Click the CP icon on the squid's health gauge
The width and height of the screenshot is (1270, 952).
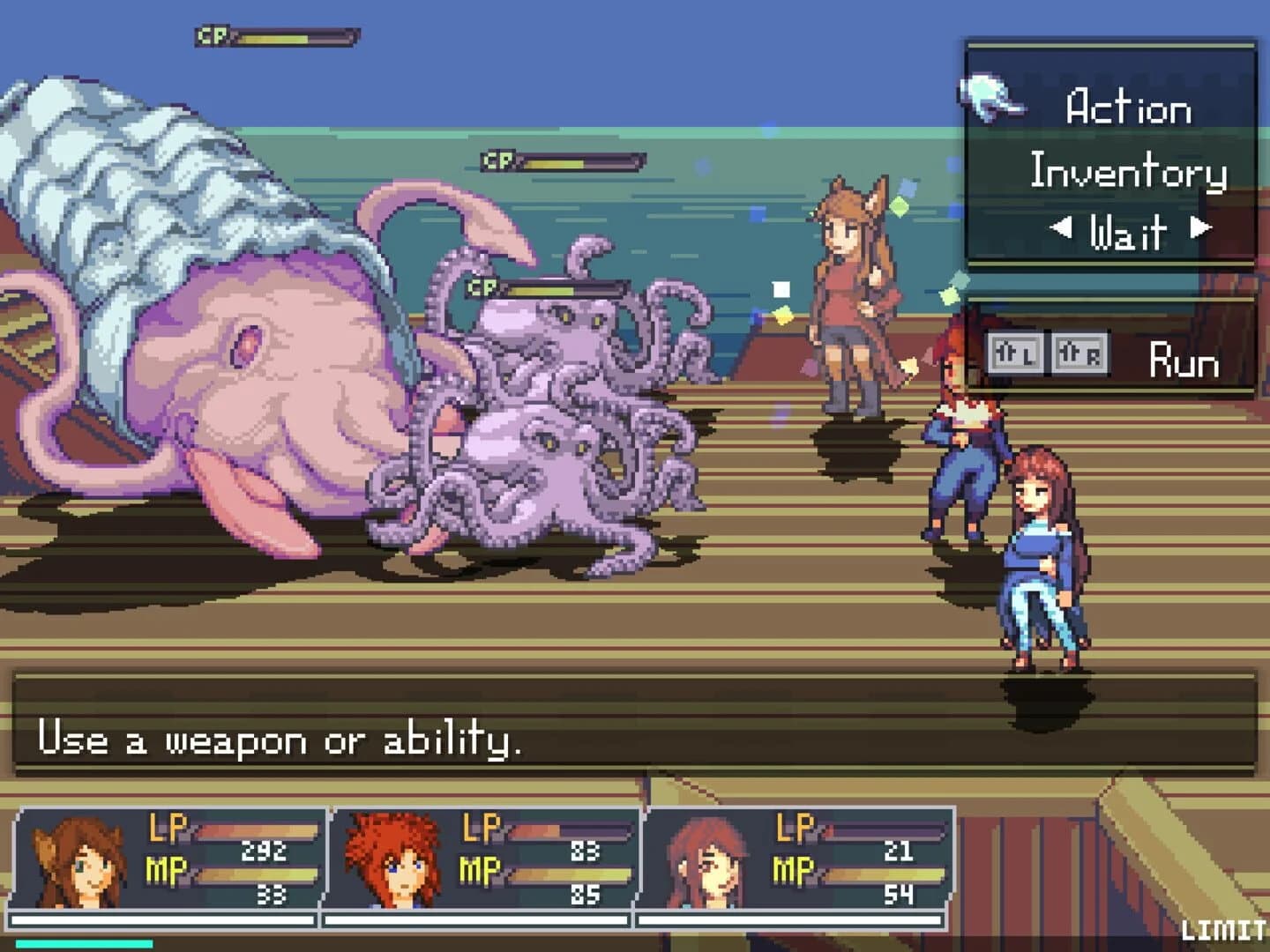[x=212, y=36]
